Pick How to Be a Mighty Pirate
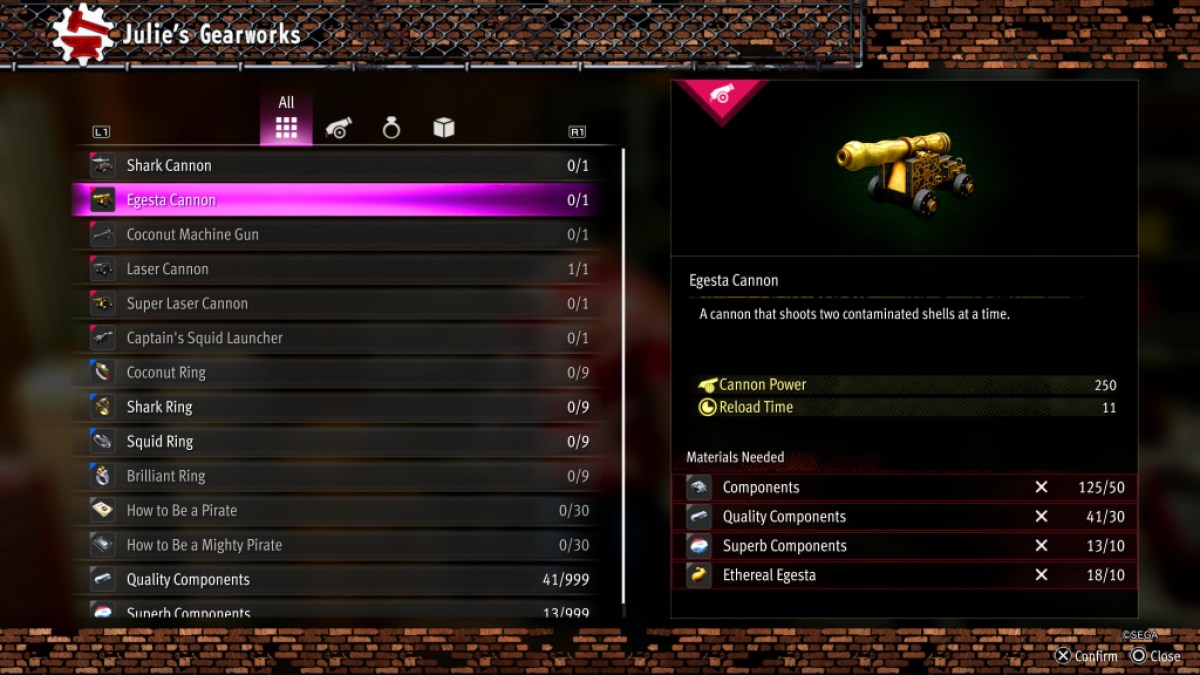 pyautogui.click(x=340, y=545)
